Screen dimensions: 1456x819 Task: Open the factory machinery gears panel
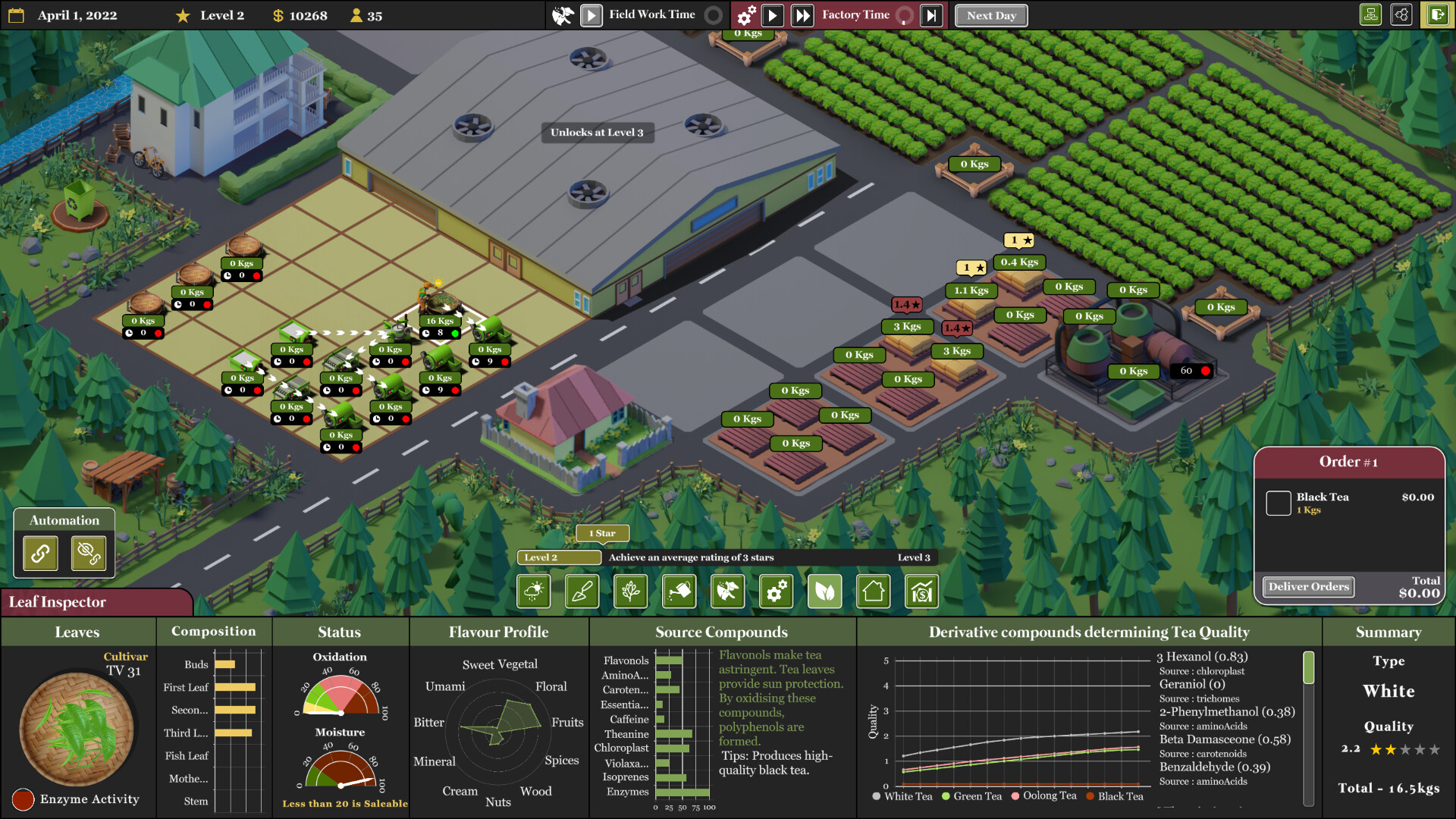(x=776, y=591)
